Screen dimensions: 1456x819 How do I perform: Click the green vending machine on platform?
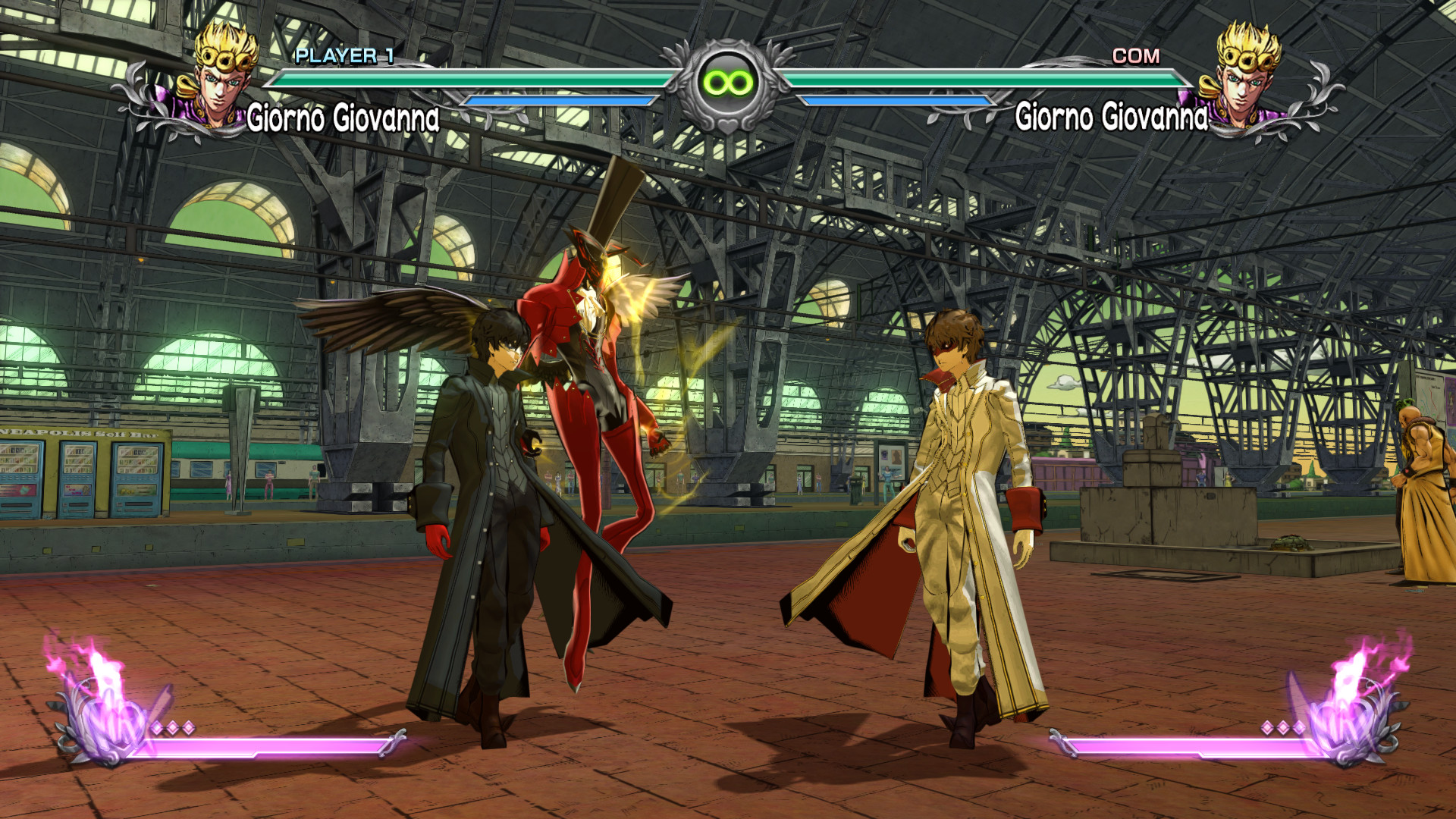76,480
